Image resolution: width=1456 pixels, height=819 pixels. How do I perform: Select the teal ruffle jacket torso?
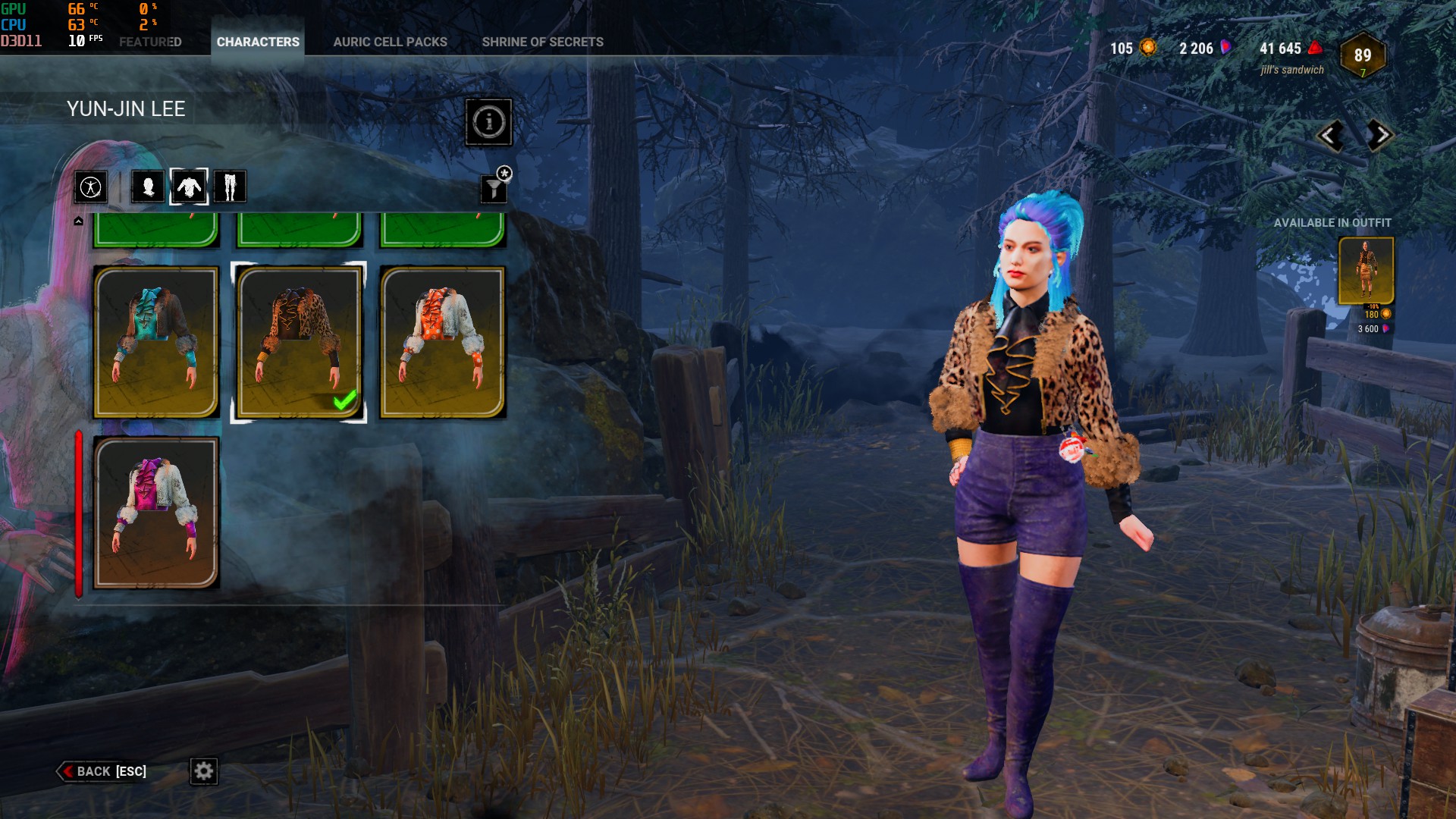point(156,342)
